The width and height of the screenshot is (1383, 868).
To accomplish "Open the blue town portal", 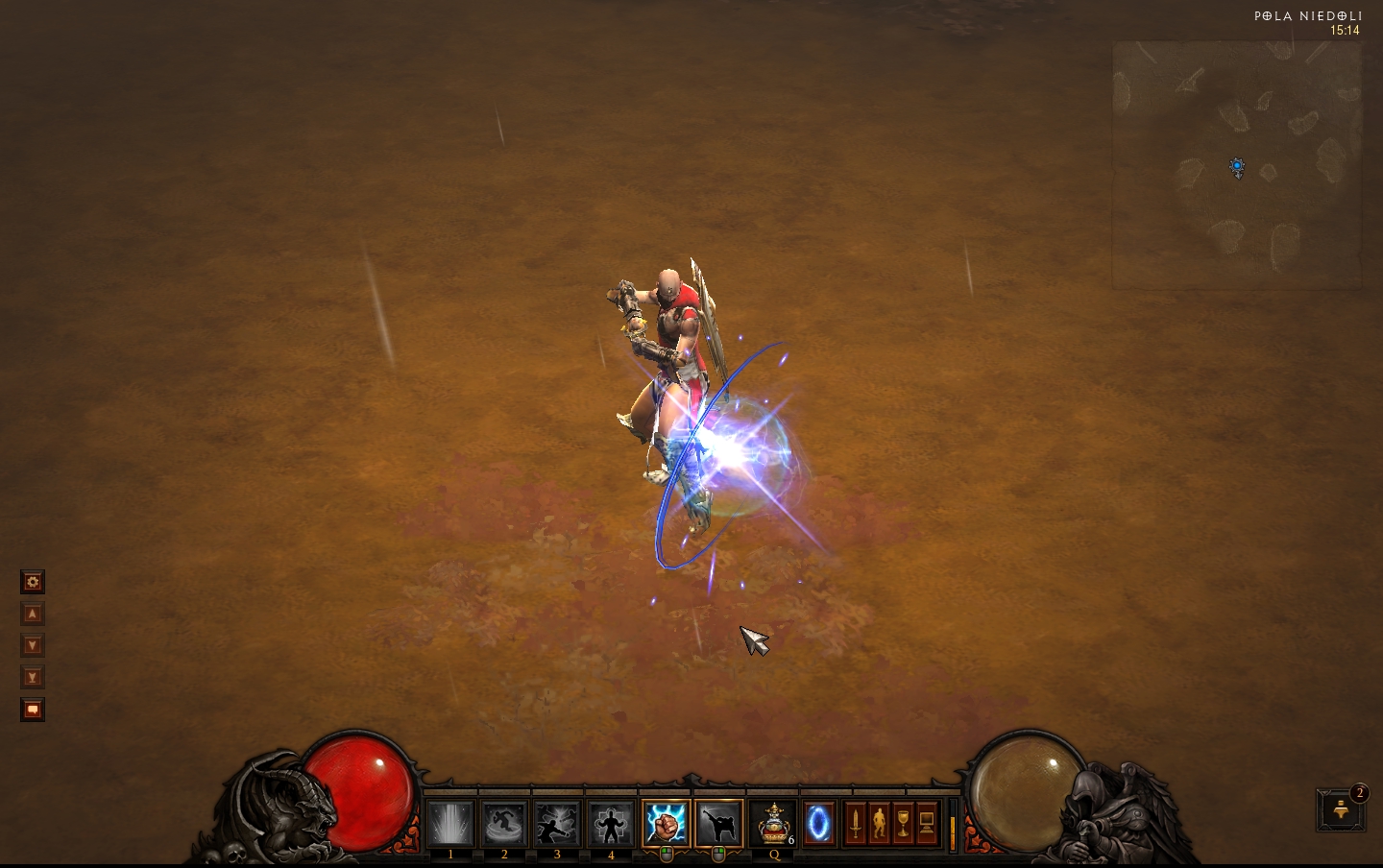I will click(819, 824).
